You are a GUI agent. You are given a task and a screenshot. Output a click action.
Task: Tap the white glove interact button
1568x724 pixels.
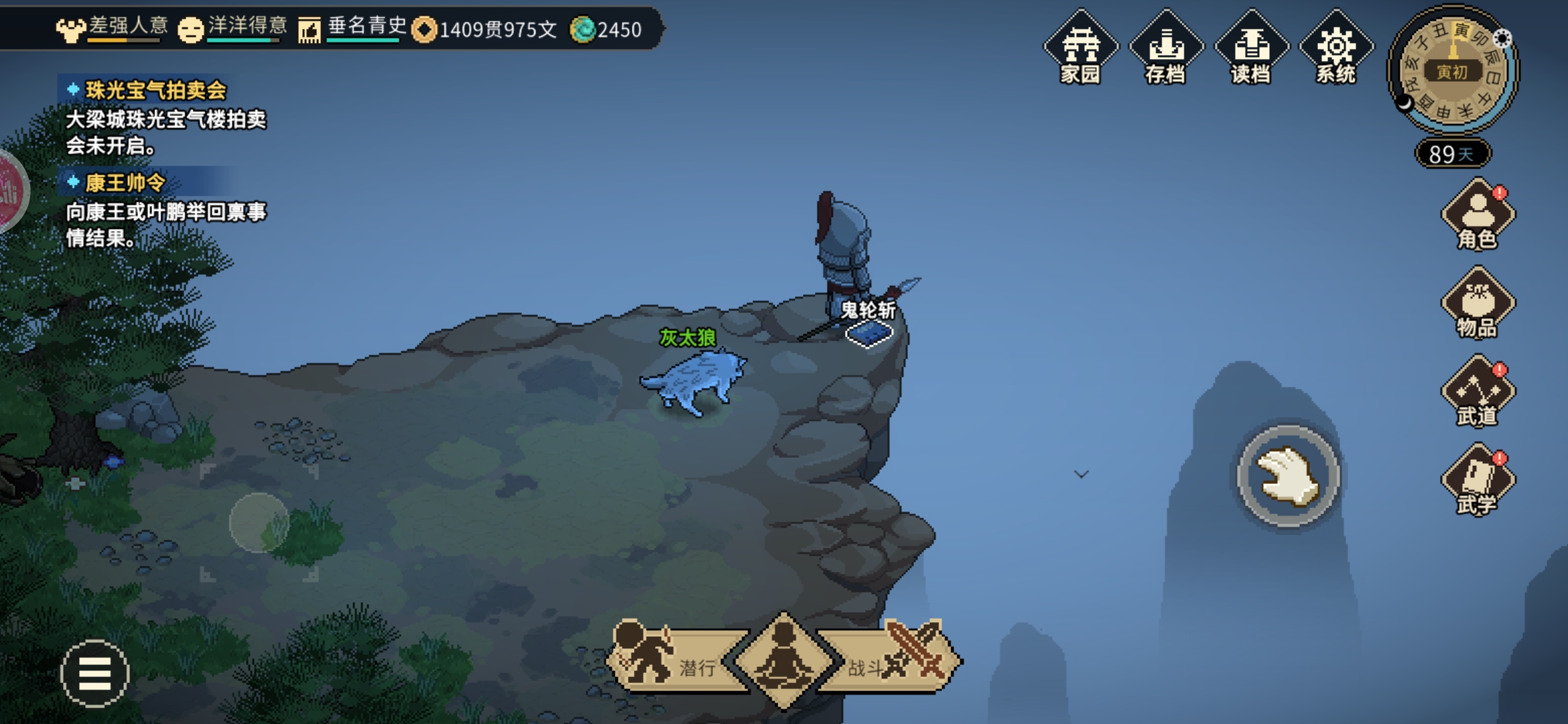click(1287, 476)
